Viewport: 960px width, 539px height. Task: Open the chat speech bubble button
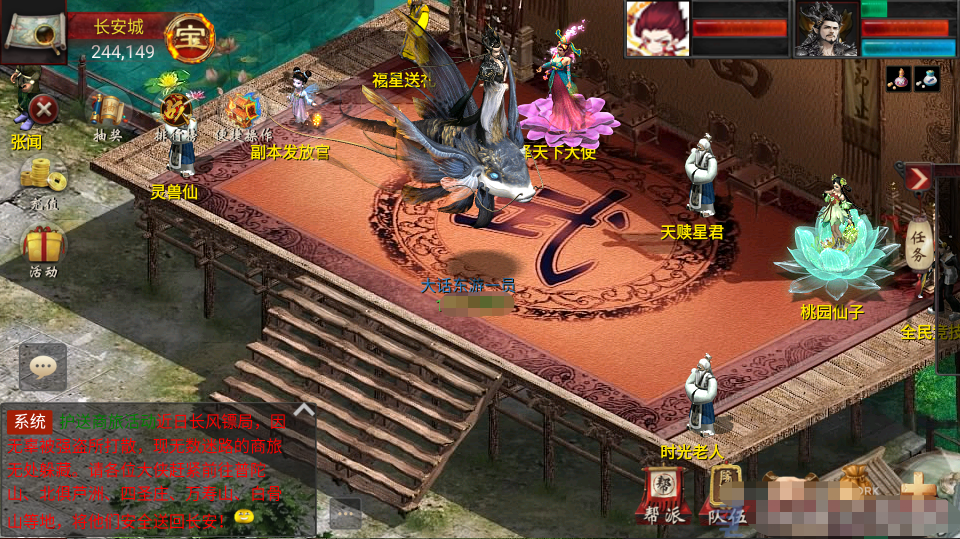pyautogui.click(x=43, y=366)
